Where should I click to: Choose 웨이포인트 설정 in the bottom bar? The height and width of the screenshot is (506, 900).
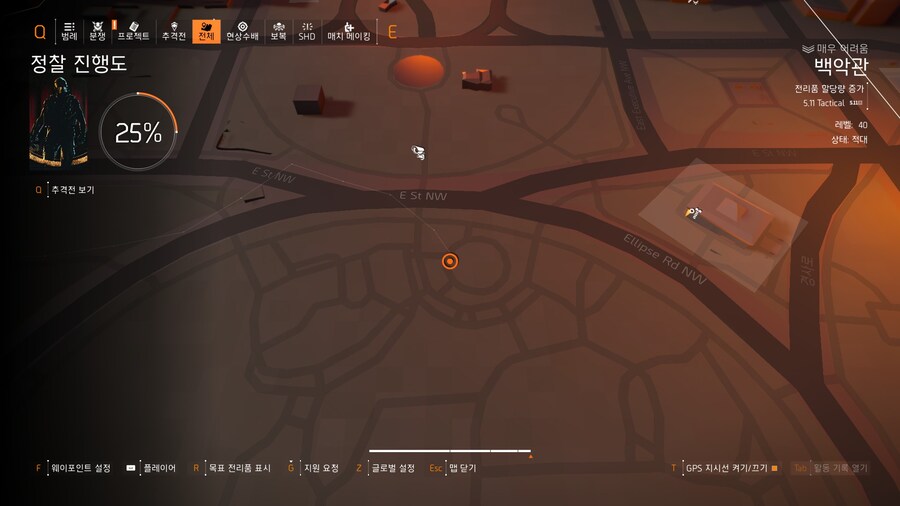tap(80, 468)
